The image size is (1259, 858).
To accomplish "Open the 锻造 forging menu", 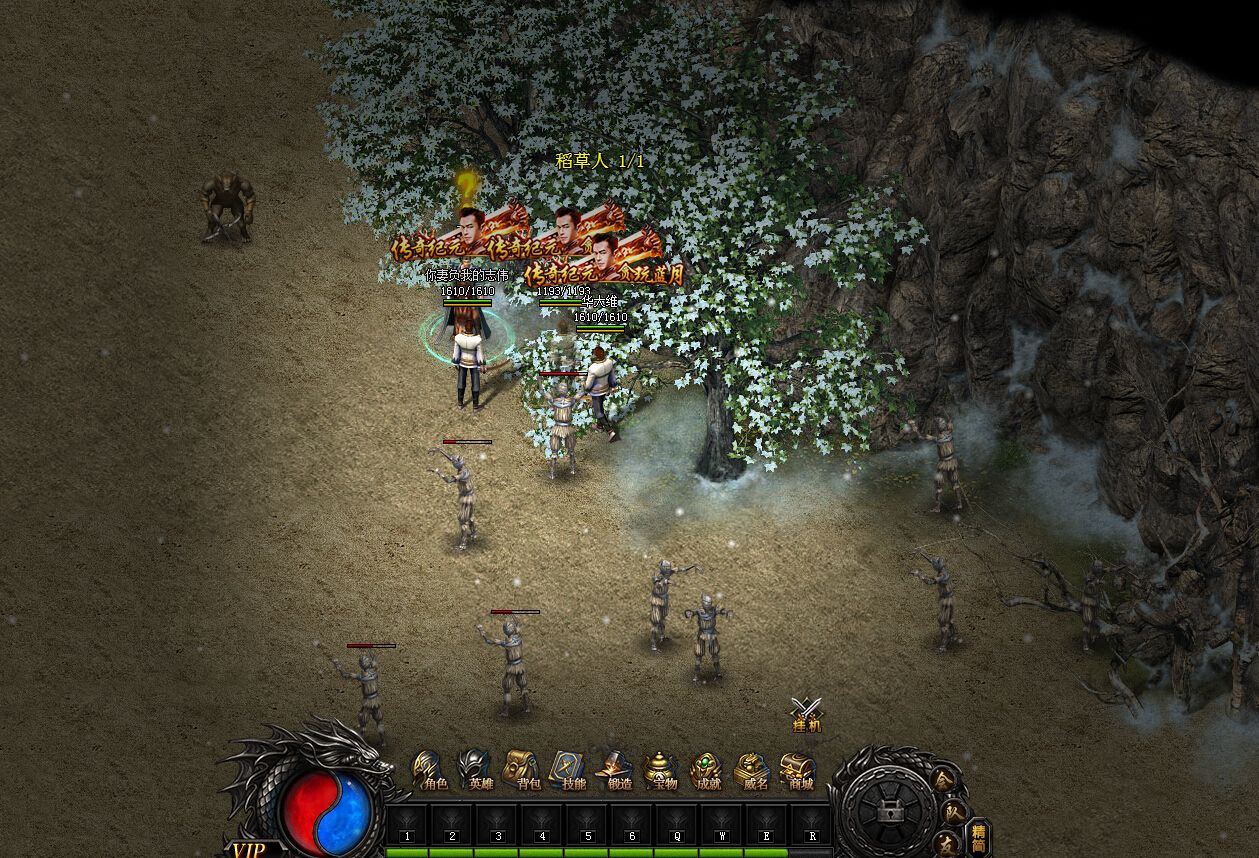I will [615, 771].
